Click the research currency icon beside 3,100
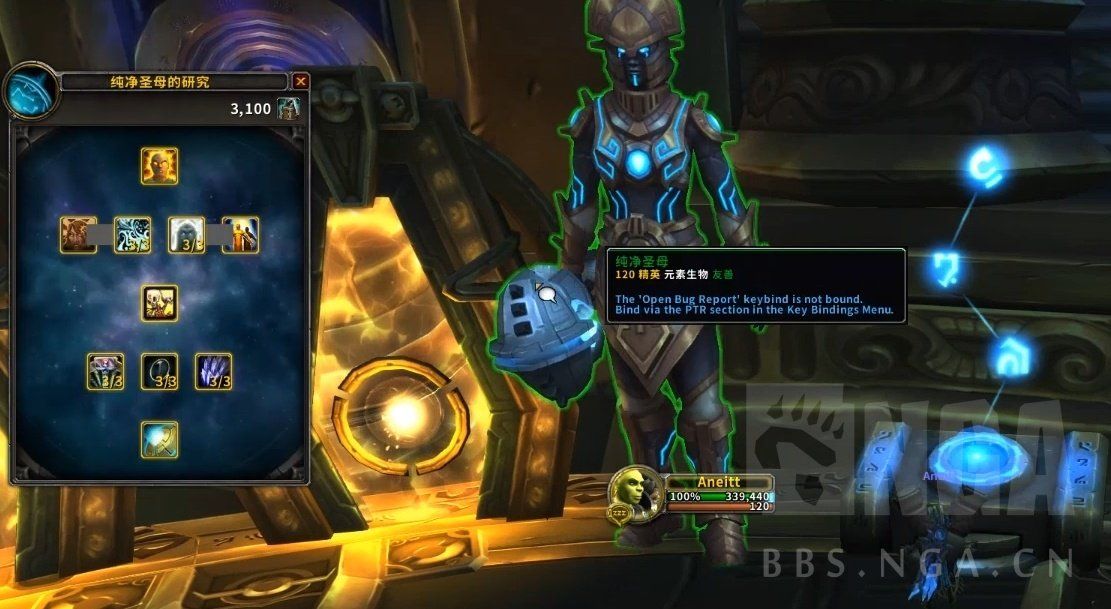 (x=288, y=108)
